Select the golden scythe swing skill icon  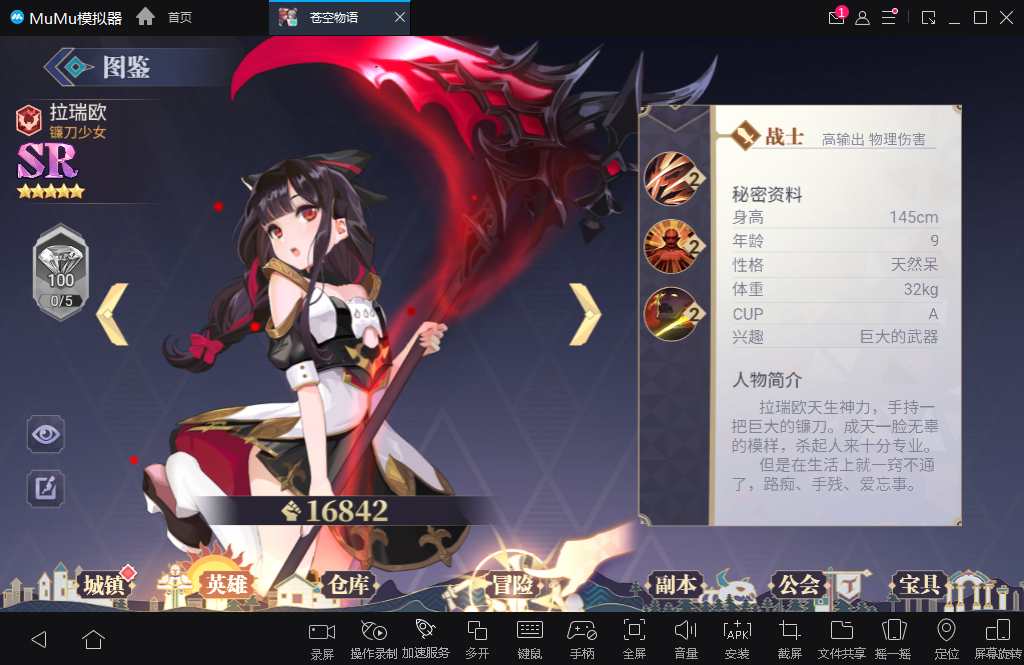(x=670, y=313)
